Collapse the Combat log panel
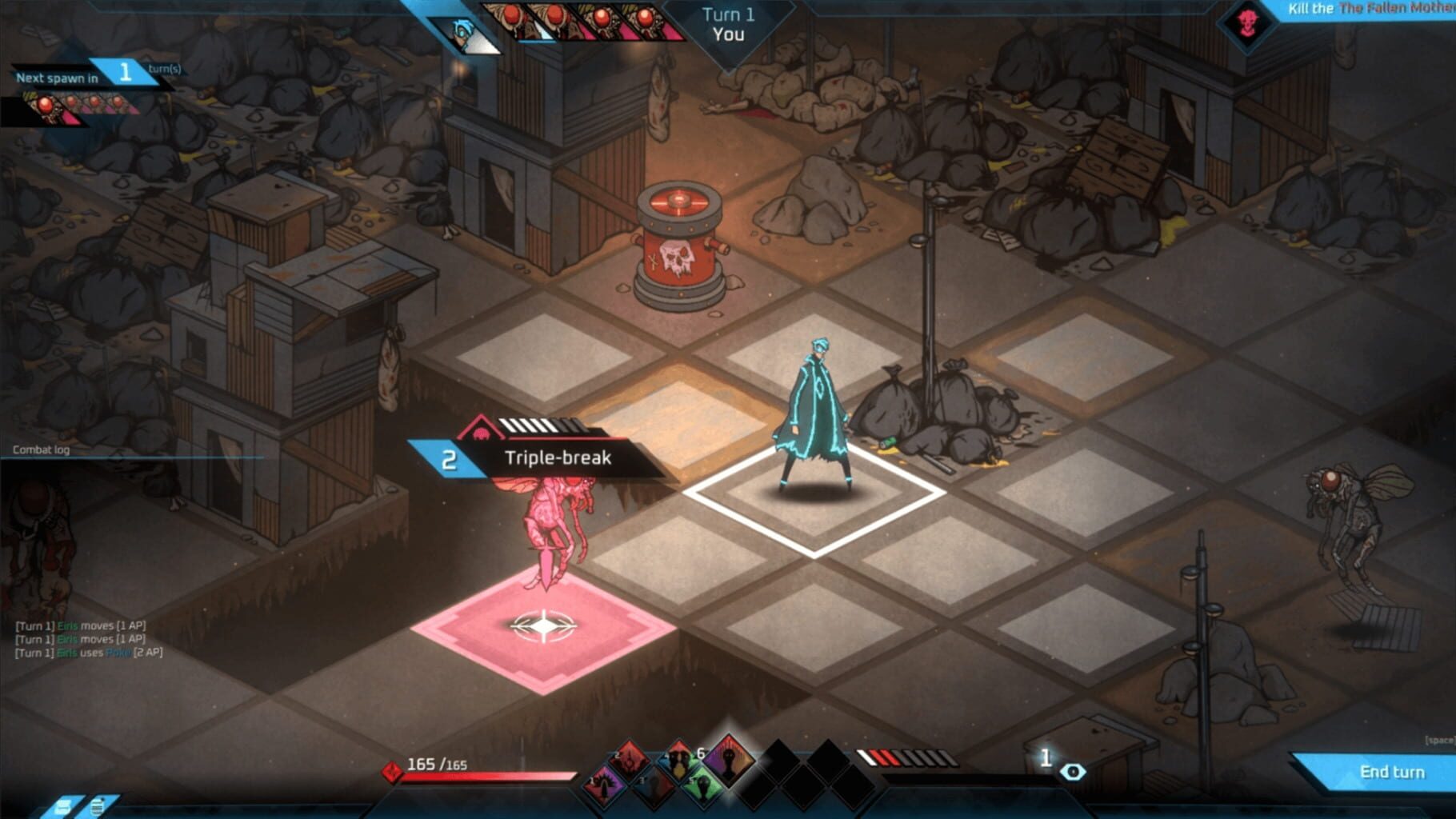This screenshot has height=819, width=1456. (x=40, y=449)
